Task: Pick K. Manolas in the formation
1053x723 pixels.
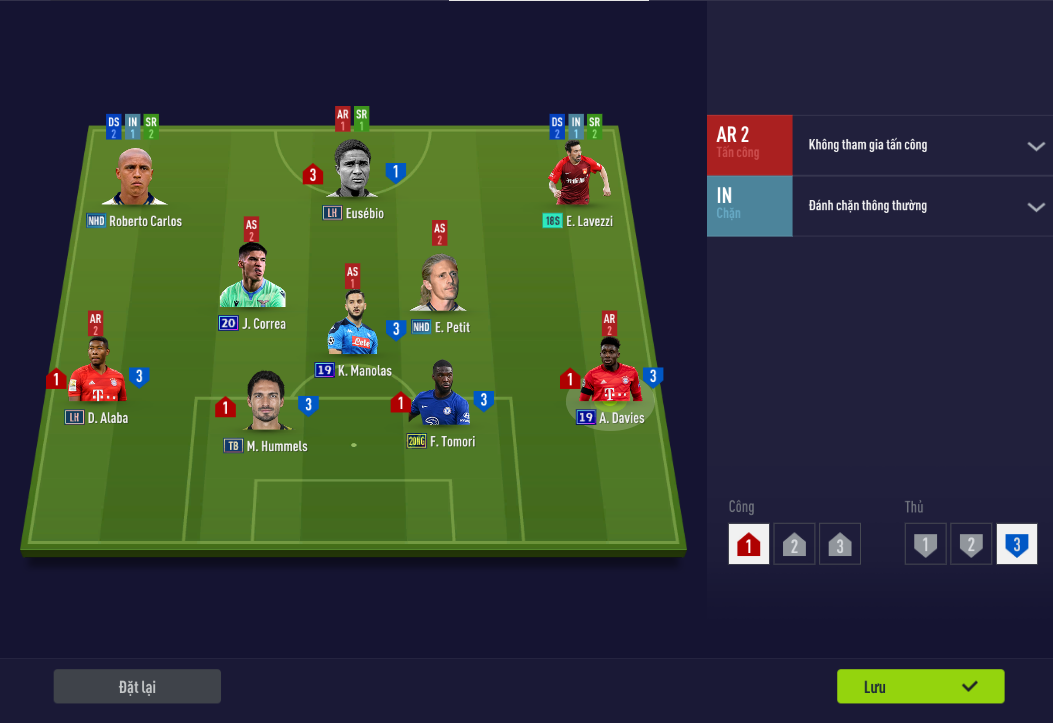Action: click(352, 325)
